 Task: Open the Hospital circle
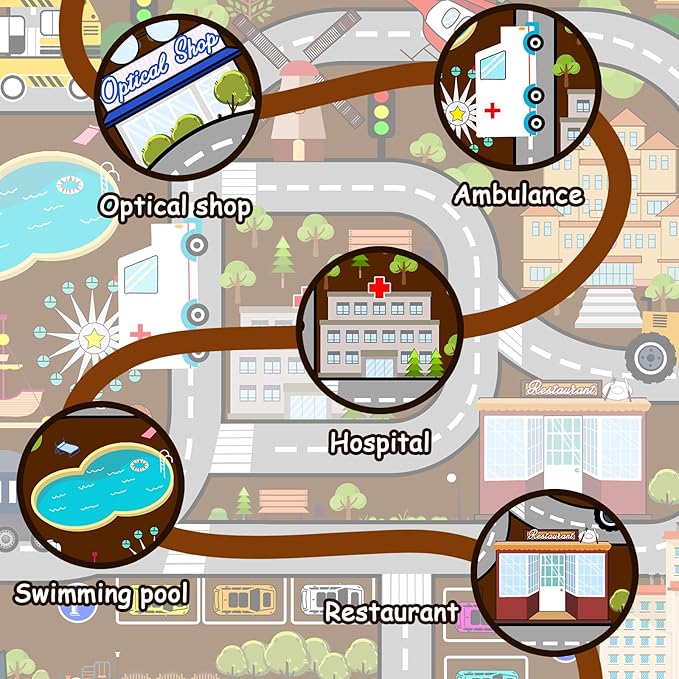pyautogui.click(x=380, y=330)
